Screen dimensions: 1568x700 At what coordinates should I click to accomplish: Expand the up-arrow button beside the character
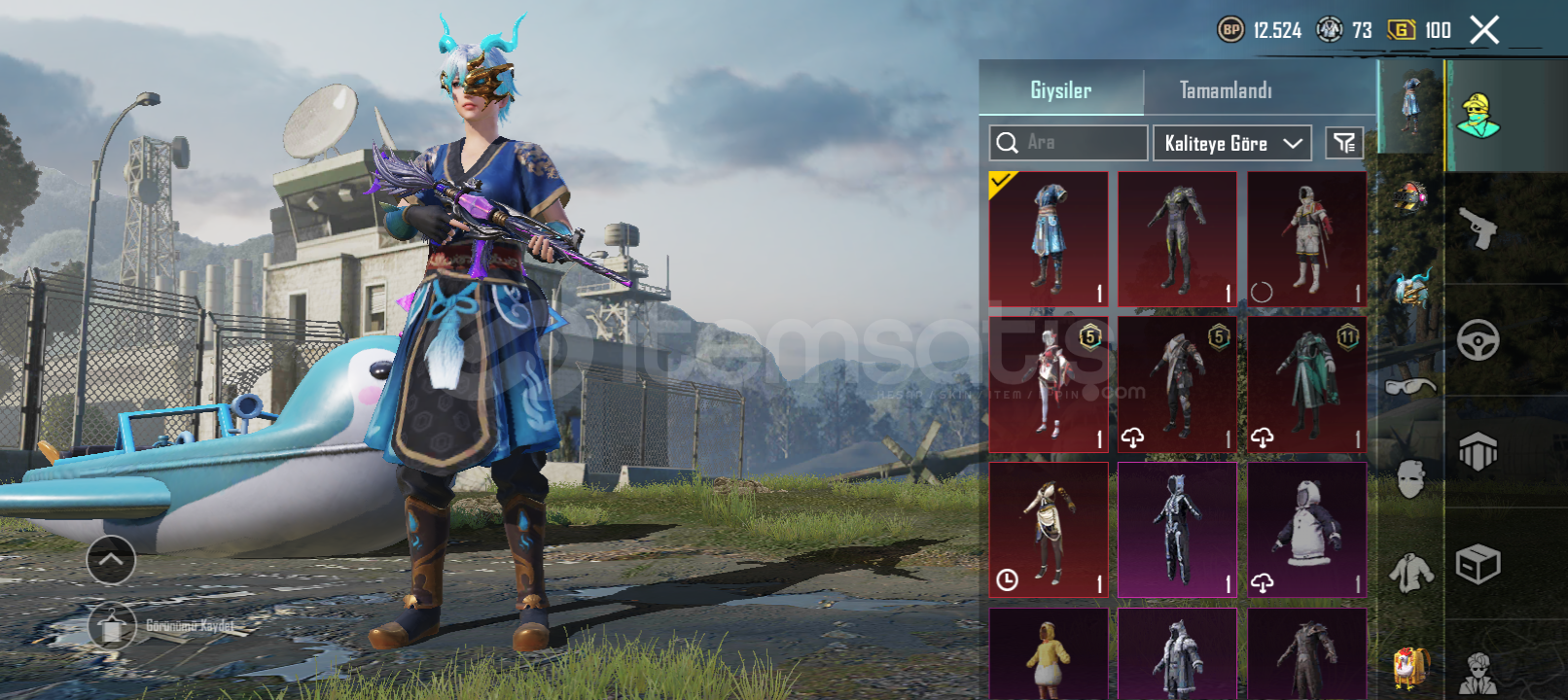(x=111, y=560)
